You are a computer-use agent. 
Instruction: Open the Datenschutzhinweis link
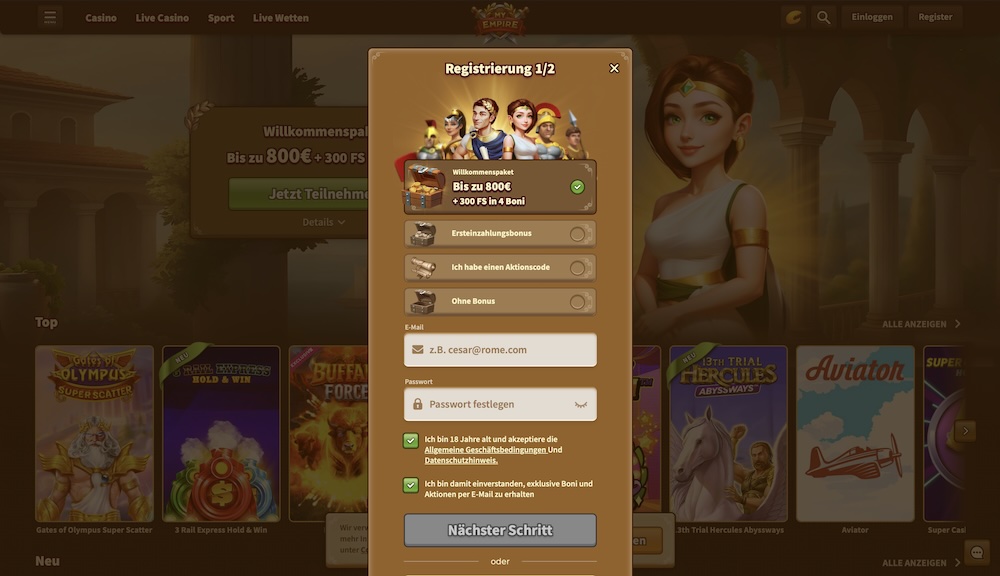461,461
